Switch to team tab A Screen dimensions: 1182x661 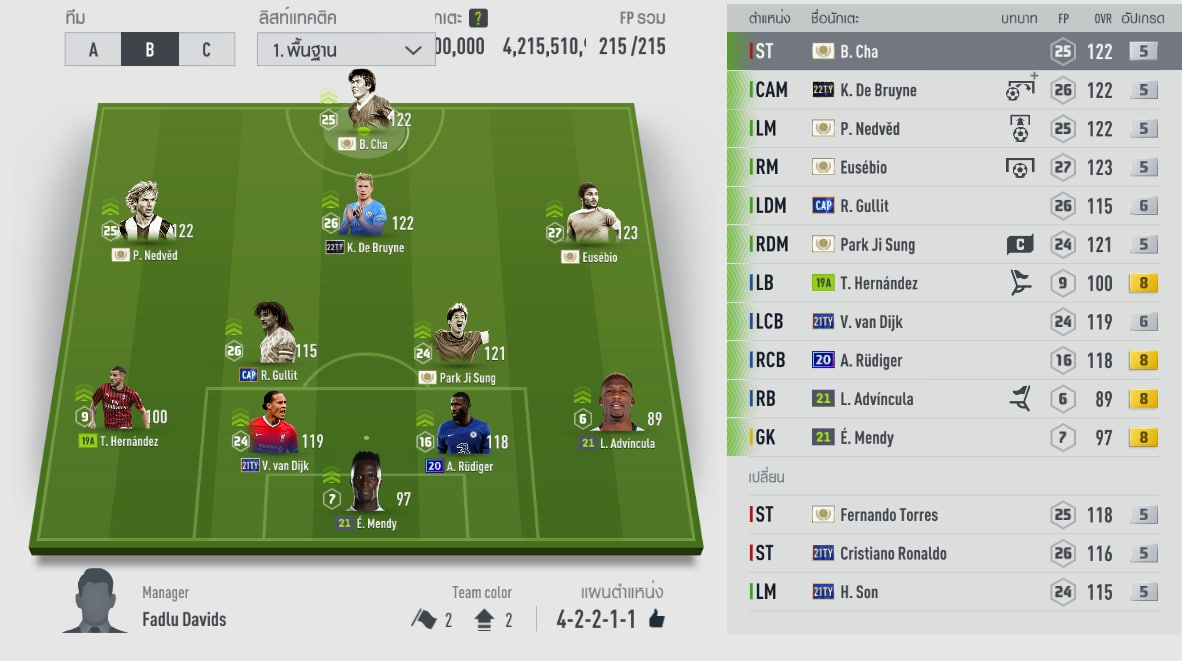click(93, 49)
